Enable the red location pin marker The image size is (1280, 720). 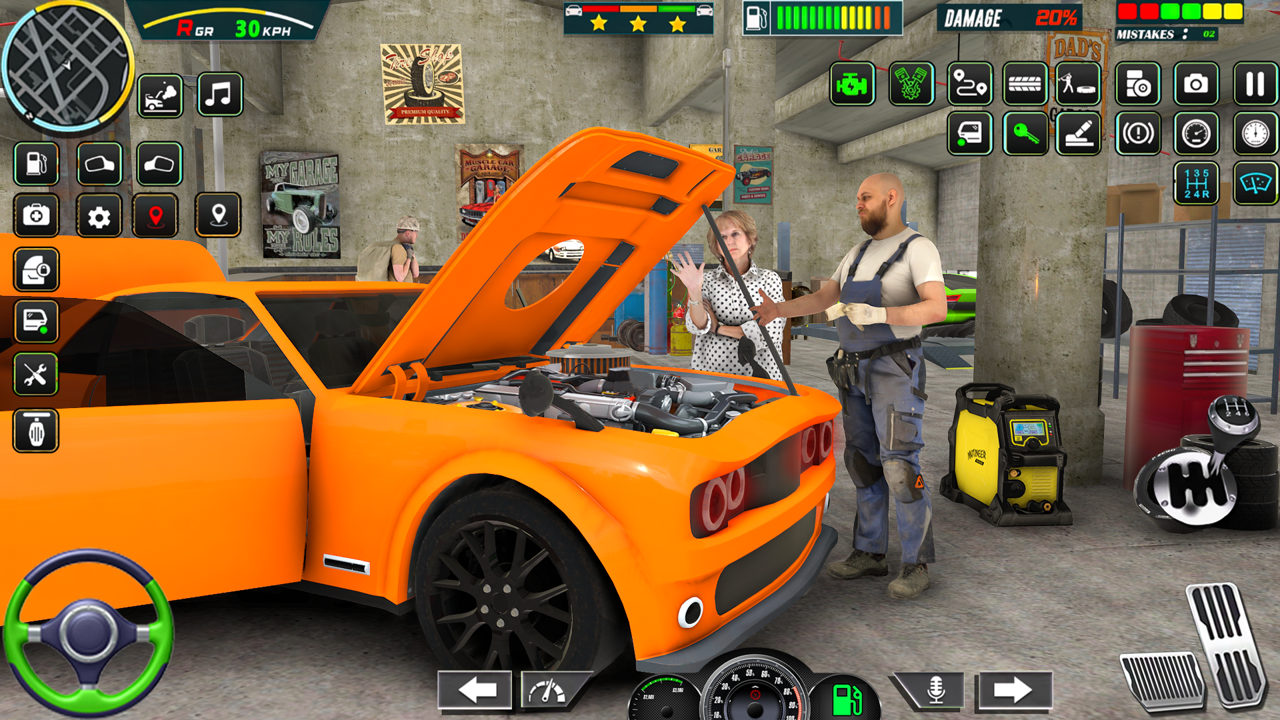[155, 216]
